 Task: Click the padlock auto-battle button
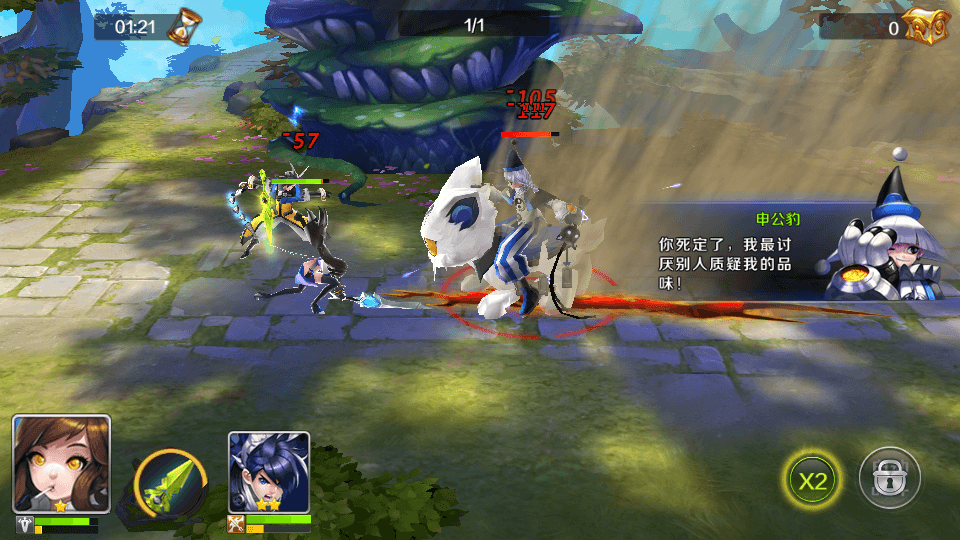pyautogui.click(x=889, y=480)
